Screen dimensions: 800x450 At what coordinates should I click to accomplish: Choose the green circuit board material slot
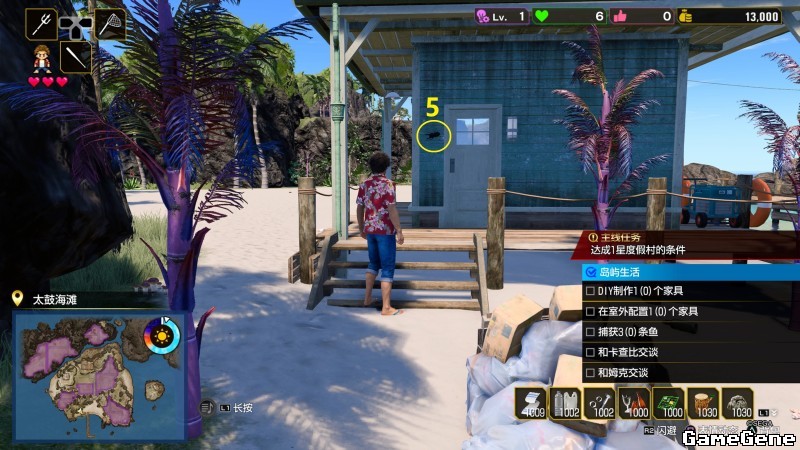click(x=669, y=402)
